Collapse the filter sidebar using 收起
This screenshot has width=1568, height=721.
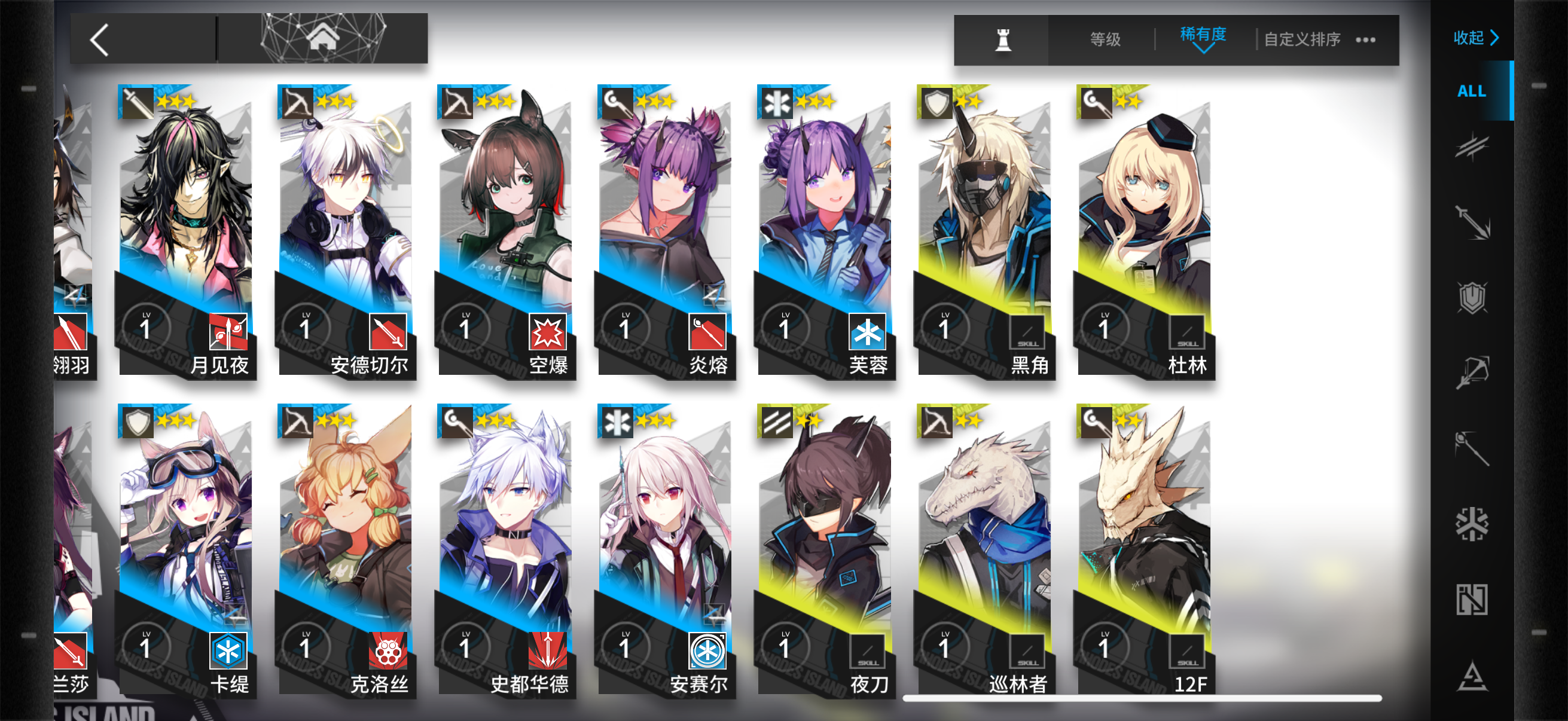click(1474, 38)
